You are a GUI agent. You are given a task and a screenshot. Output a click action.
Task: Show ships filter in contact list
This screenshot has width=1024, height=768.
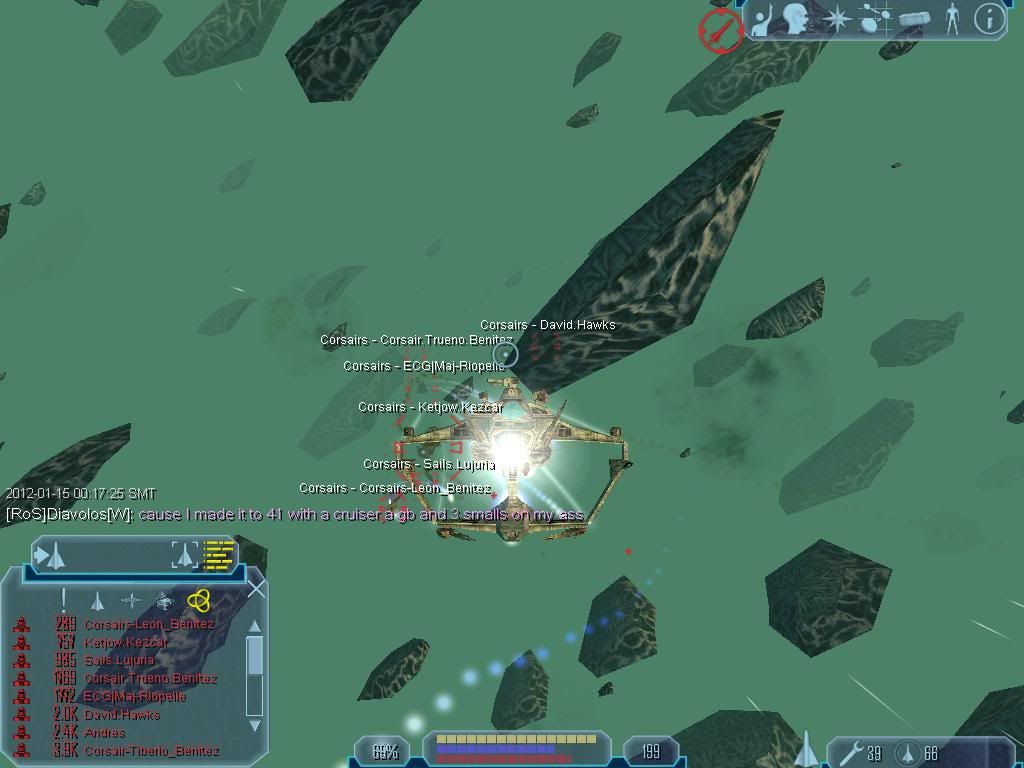coord(97,601)
